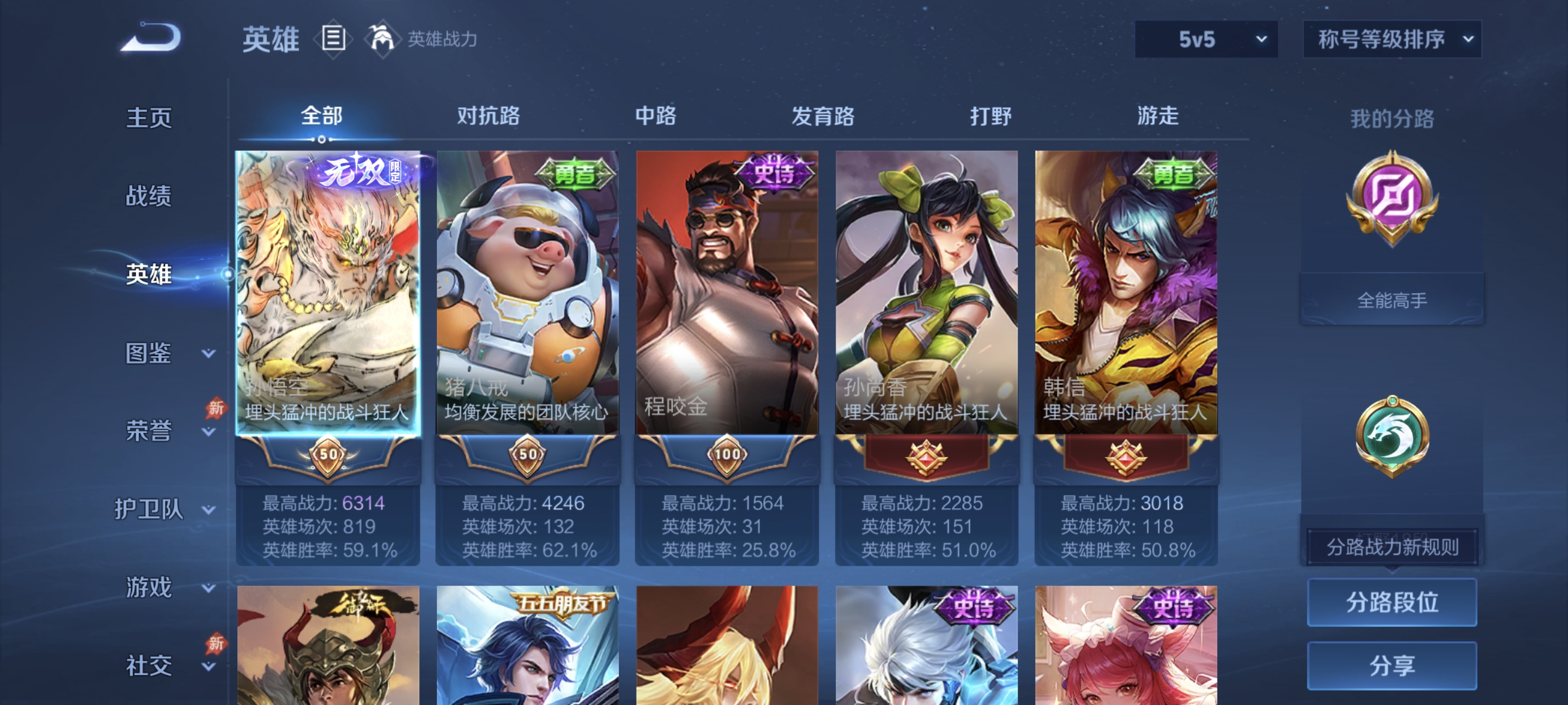Open 战绩 match history in sidebar
The height and width of the screenshot is (705, 1568).
(148, 196)
